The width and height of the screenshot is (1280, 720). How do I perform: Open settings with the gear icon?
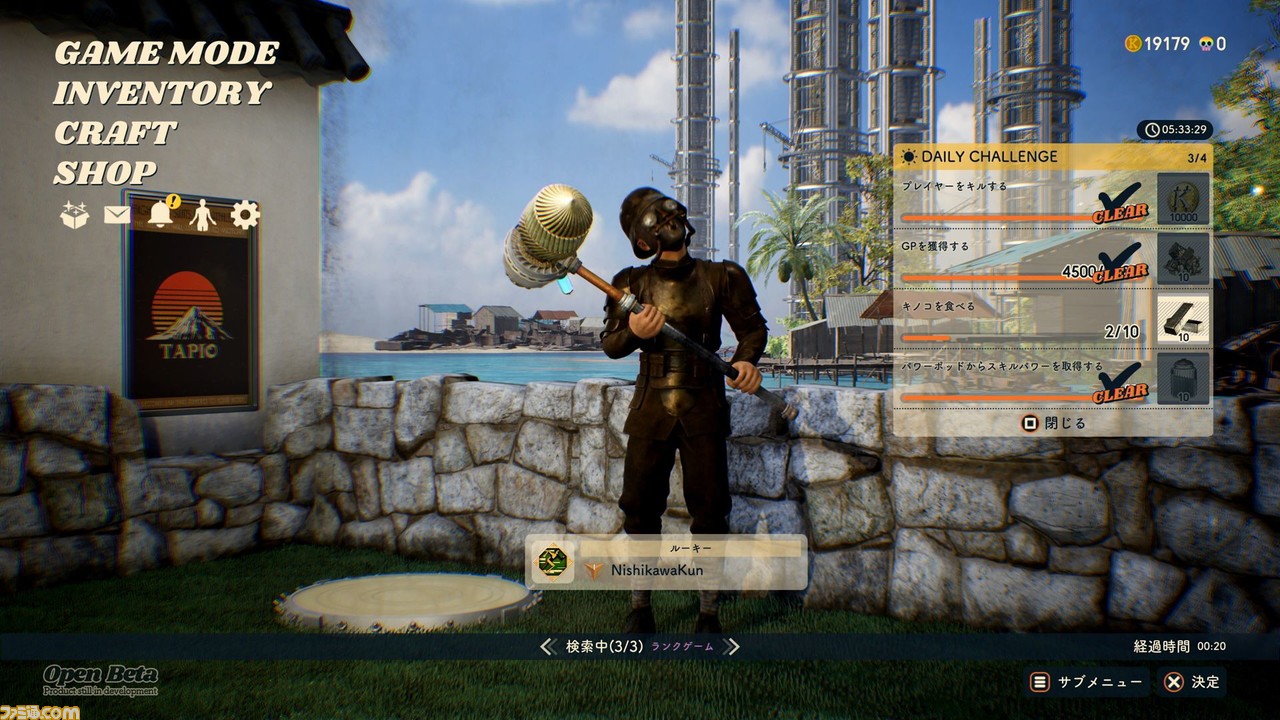click(245, 215)
